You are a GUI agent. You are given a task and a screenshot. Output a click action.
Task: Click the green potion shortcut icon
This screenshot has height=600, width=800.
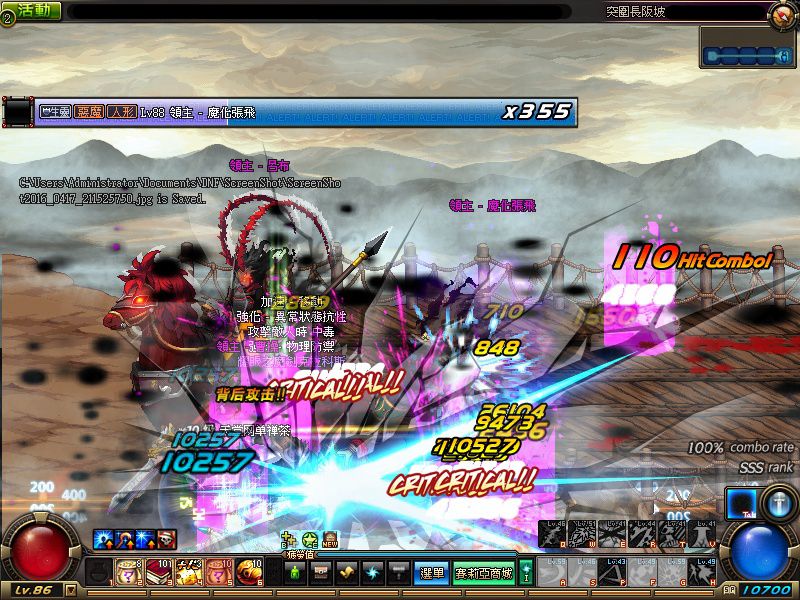coord(294,573)
